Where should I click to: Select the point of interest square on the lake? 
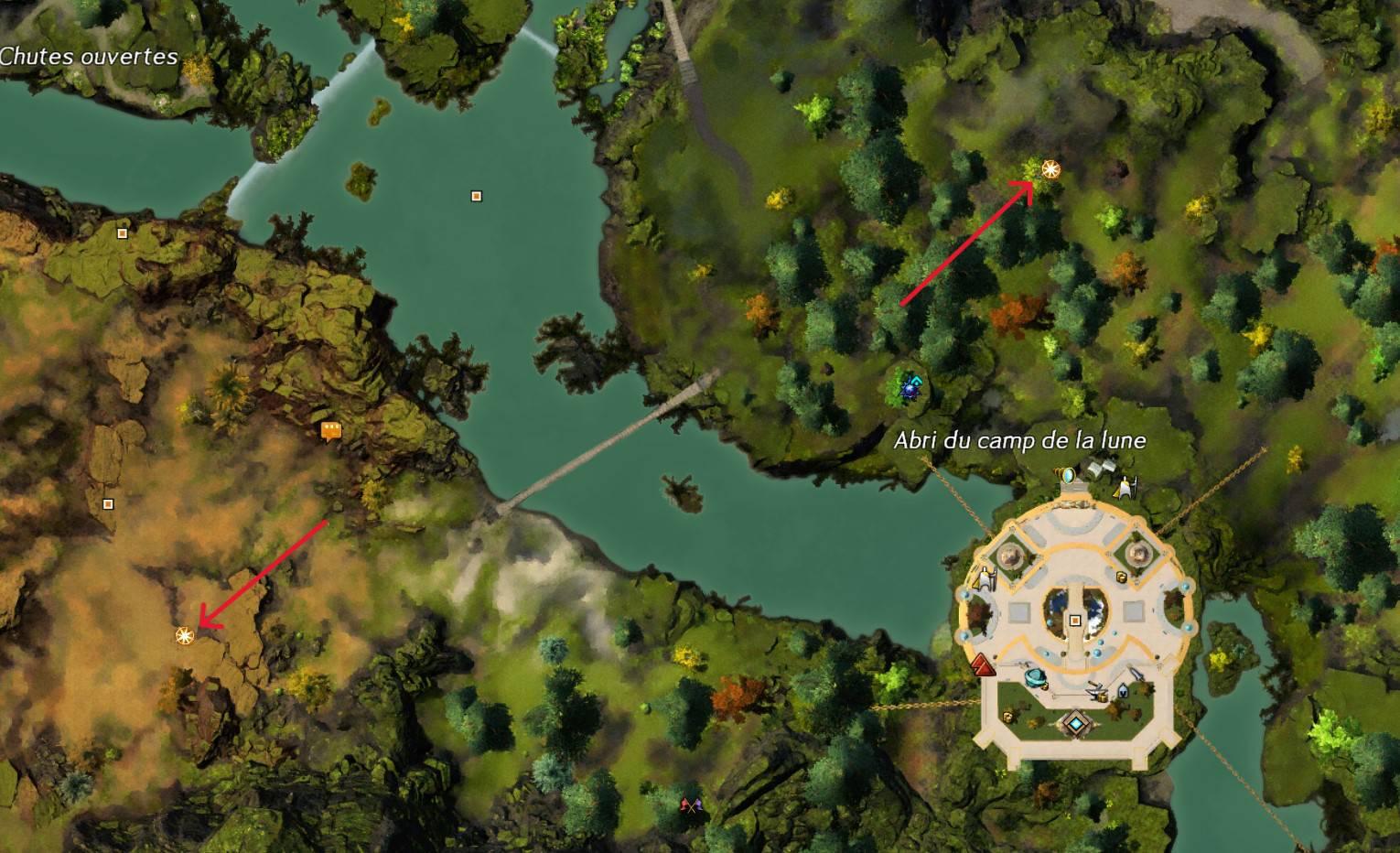pos(476,196)
